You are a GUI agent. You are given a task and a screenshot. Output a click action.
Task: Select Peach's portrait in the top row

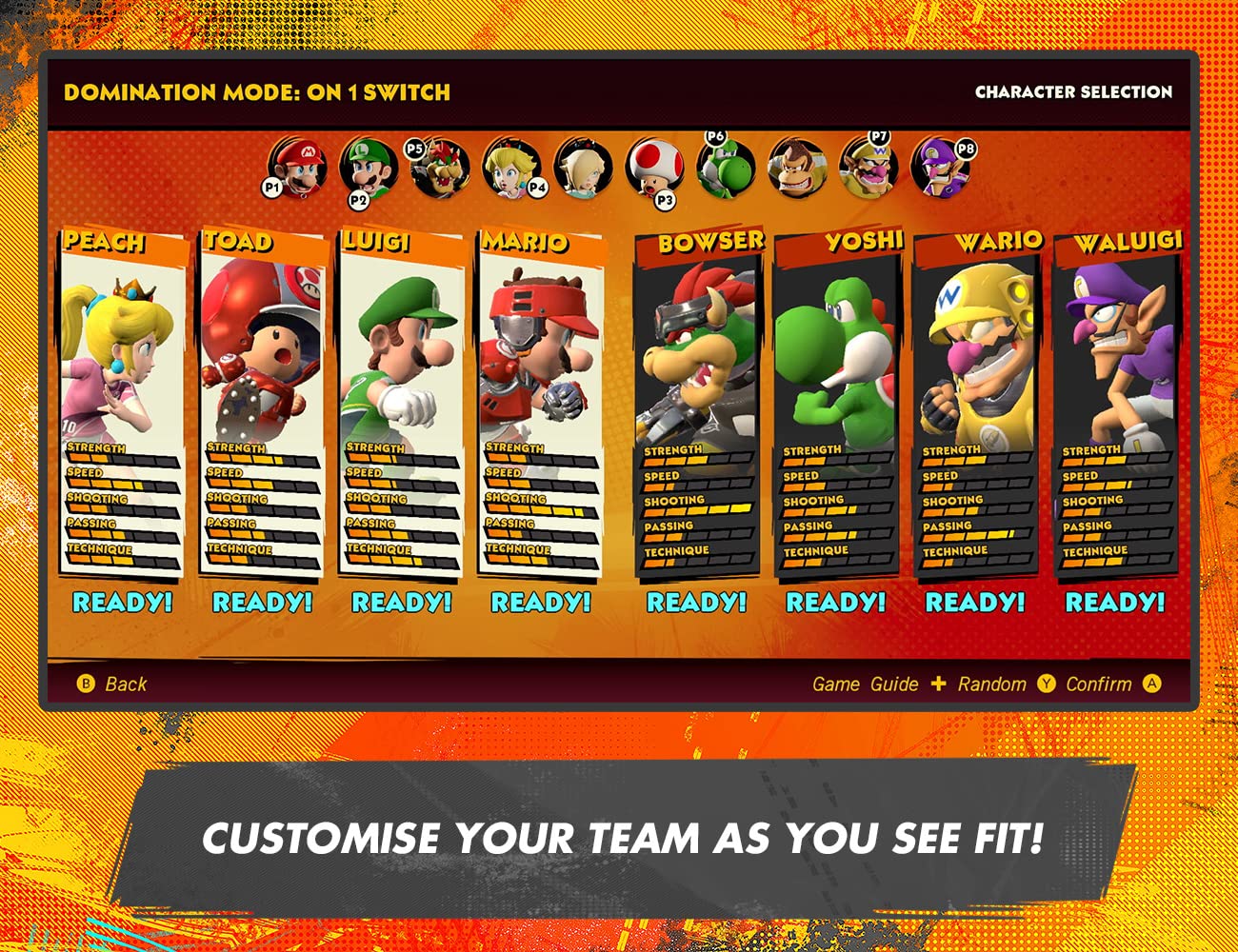point(513,171)
